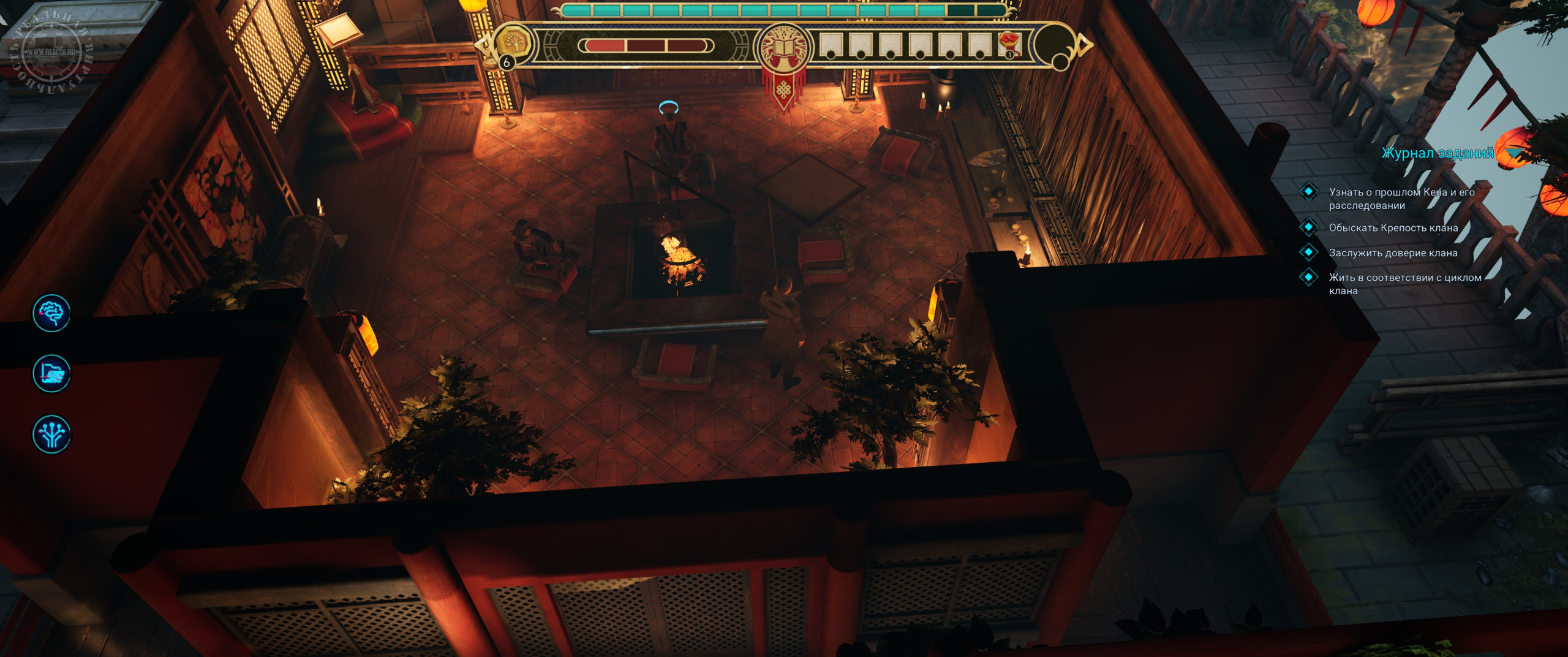Open the branching circuit tree icon
Screen dimensions: 1568x657
[51, 434]
